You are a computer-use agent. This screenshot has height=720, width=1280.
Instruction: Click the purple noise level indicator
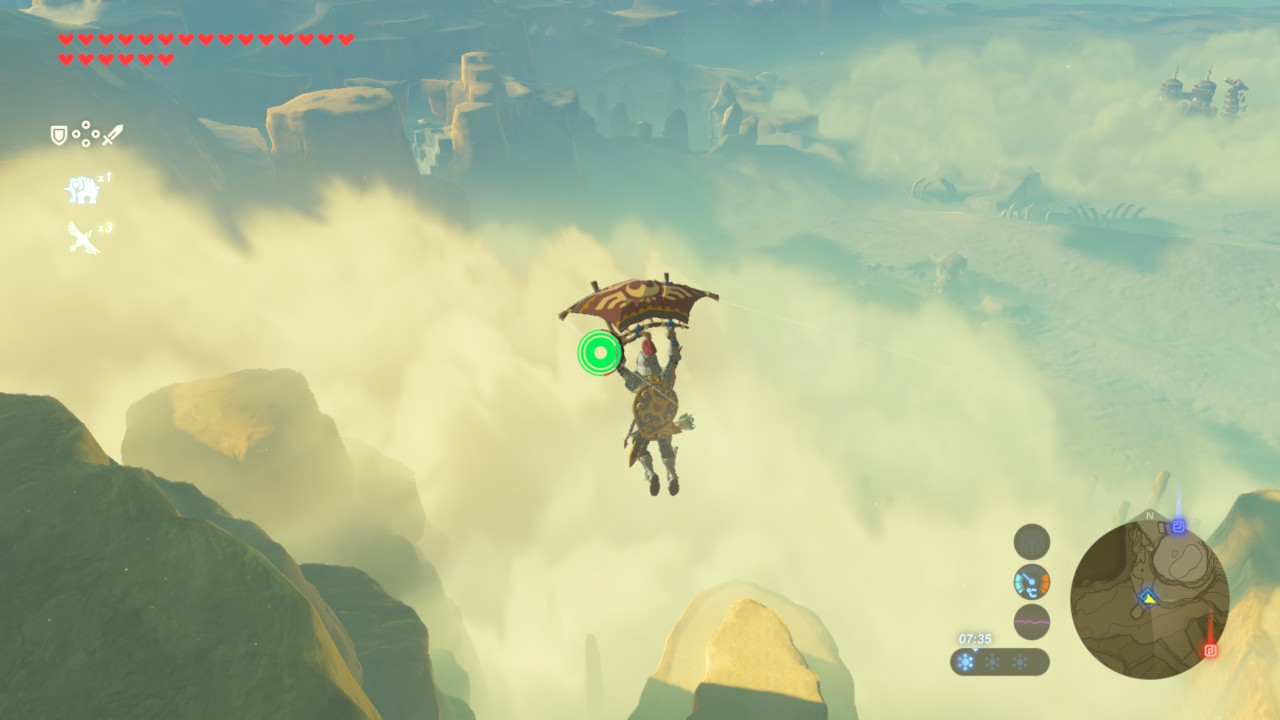coord(1032,622)
